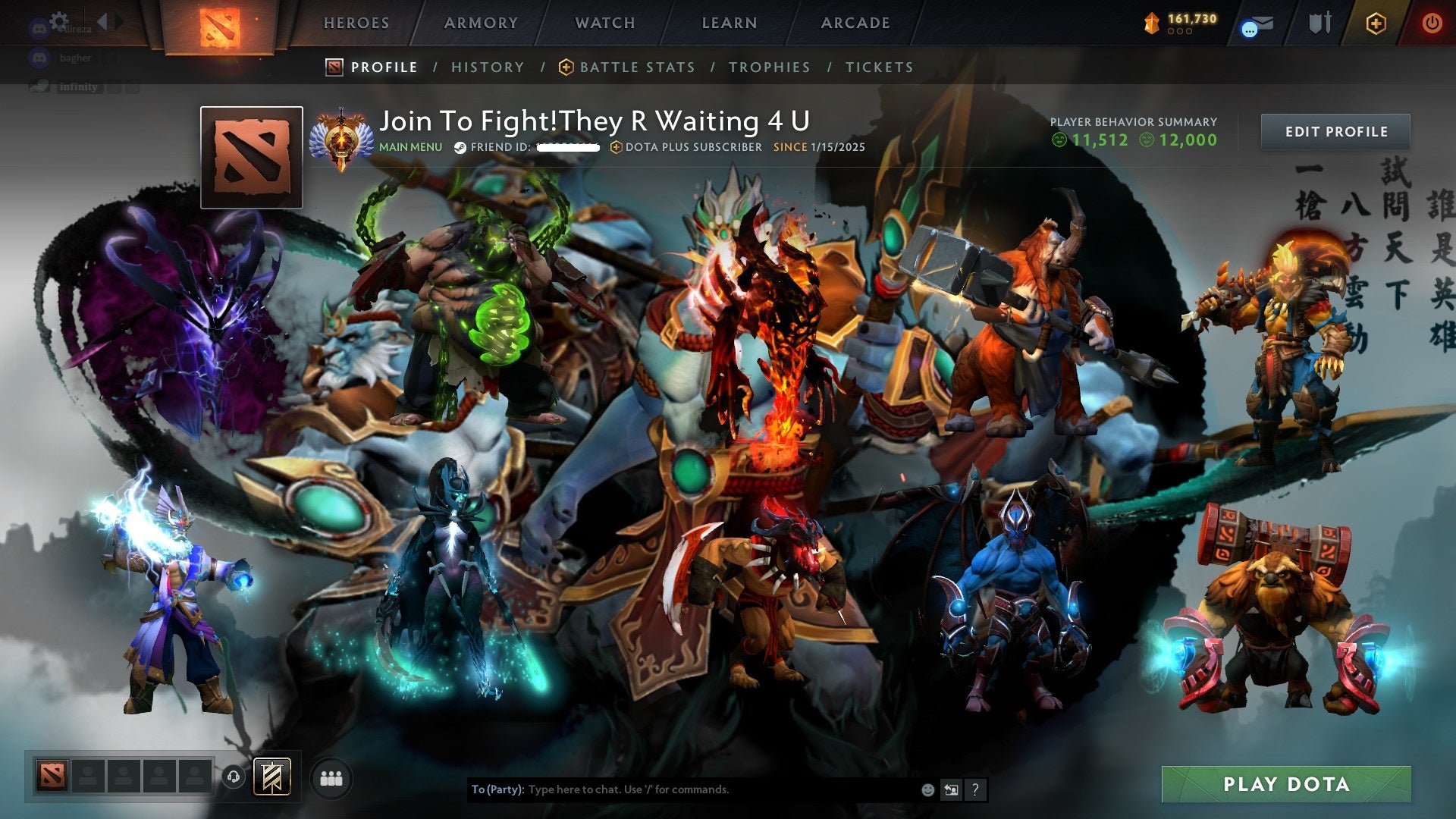This screenshot has width=1456, height=819.
Task: Toggle the chat channel switcher icon
Action: pyautogui.click(x=950, y=789)
